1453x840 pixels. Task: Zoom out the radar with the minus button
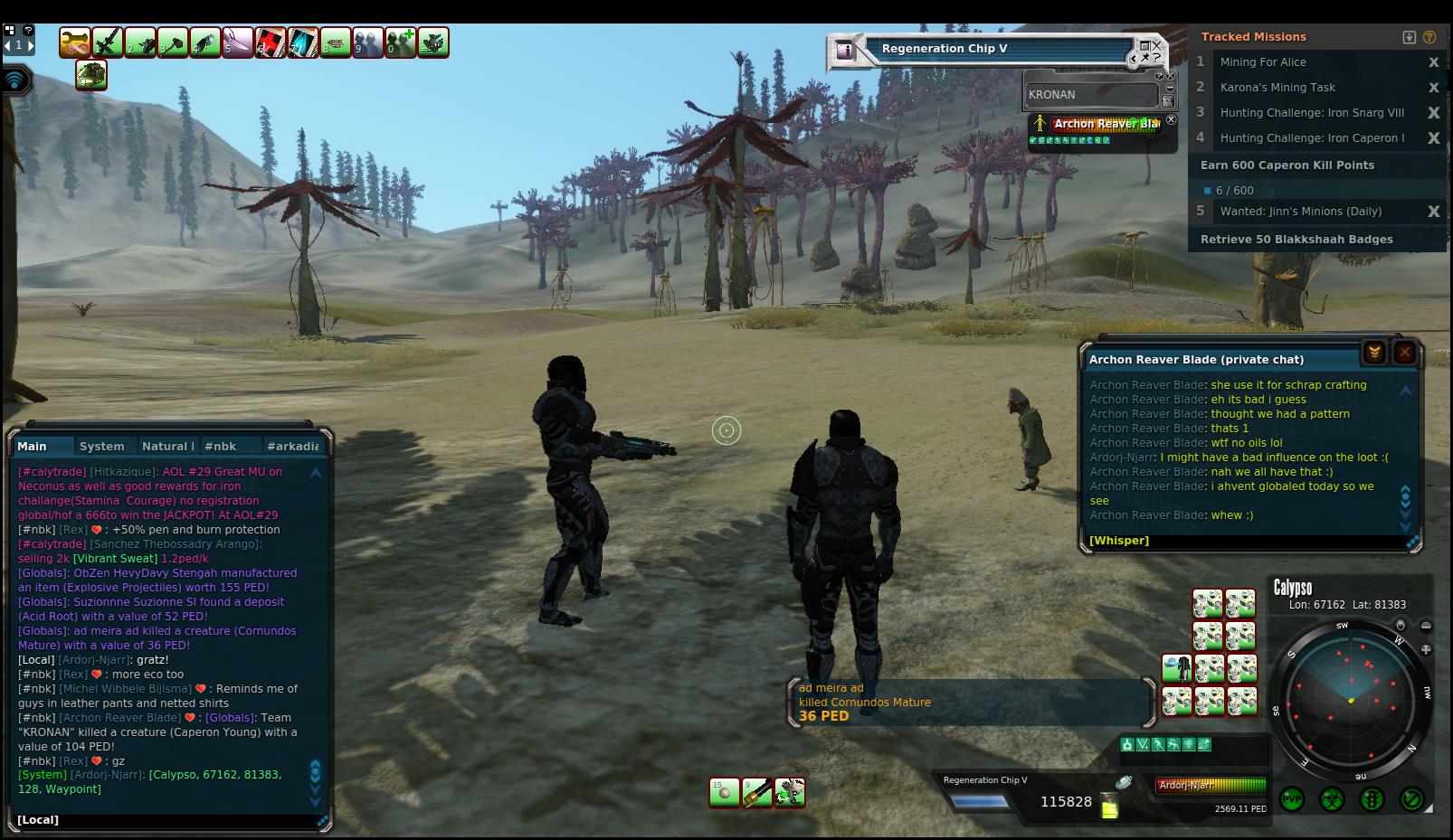click(1426, 626)
